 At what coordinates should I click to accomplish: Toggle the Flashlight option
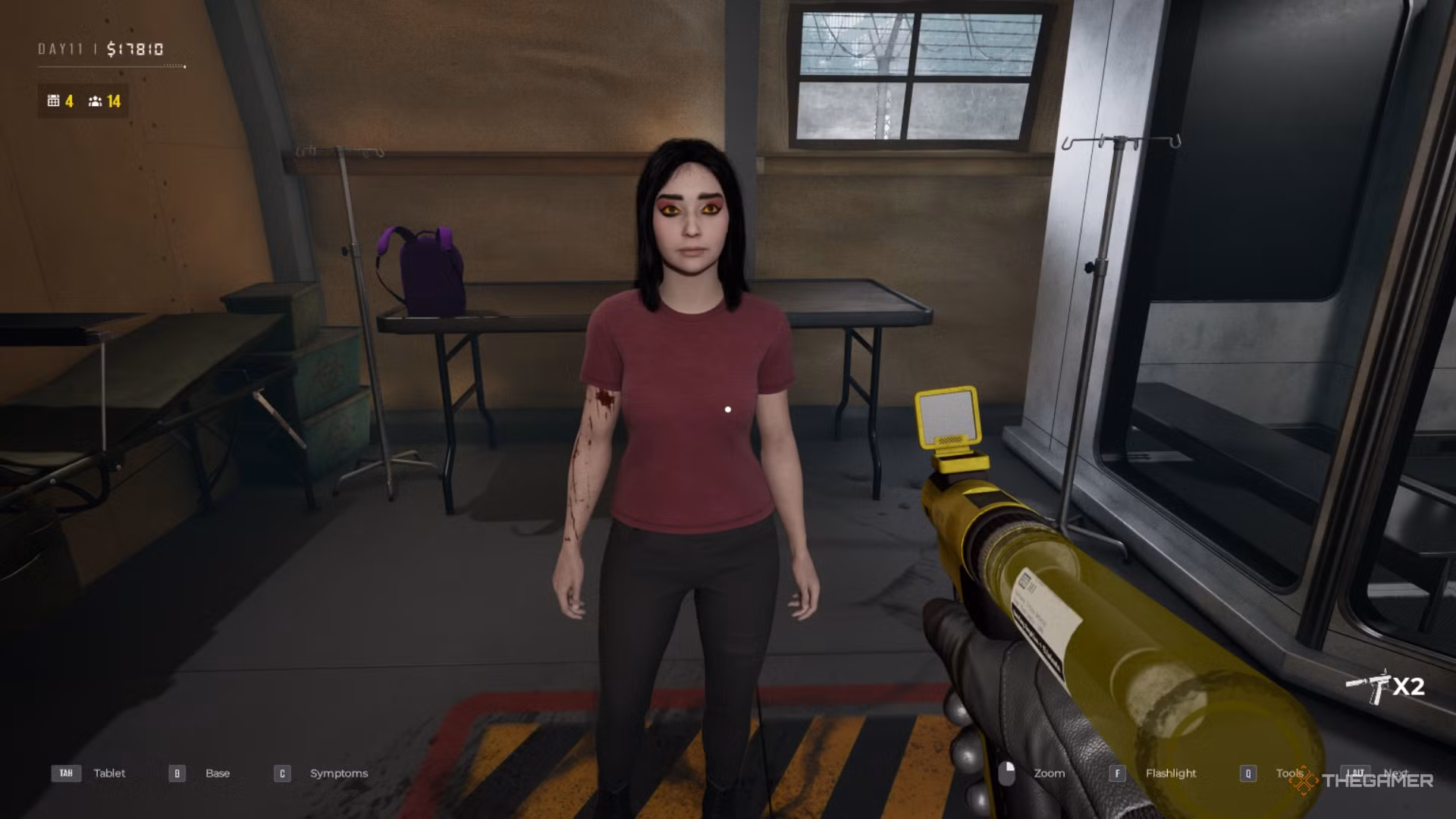[1171, 773]
